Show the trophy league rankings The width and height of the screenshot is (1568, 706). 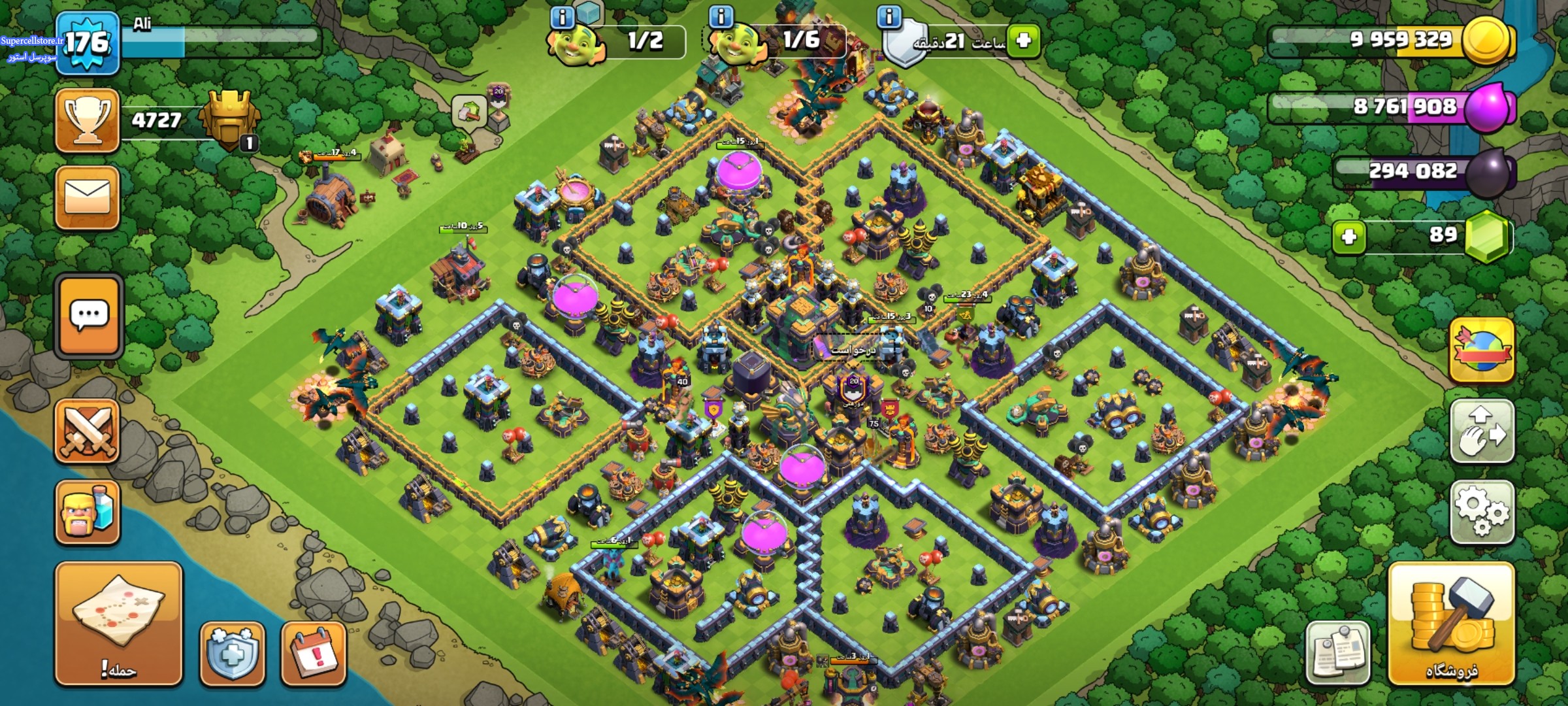[x=88, y=121]
